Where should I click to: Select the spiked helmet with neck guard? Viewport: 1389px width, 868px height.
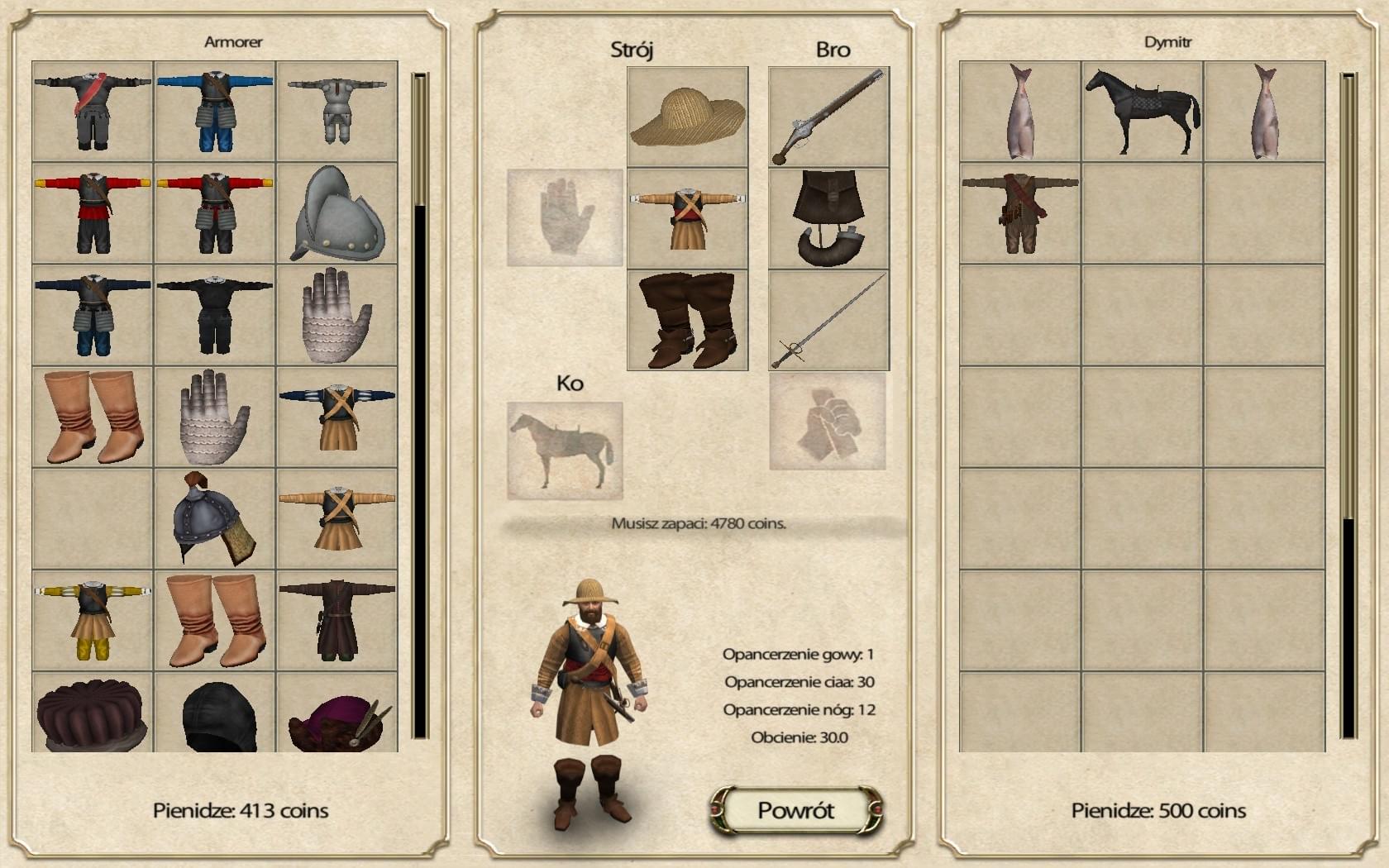coord(215,519)
